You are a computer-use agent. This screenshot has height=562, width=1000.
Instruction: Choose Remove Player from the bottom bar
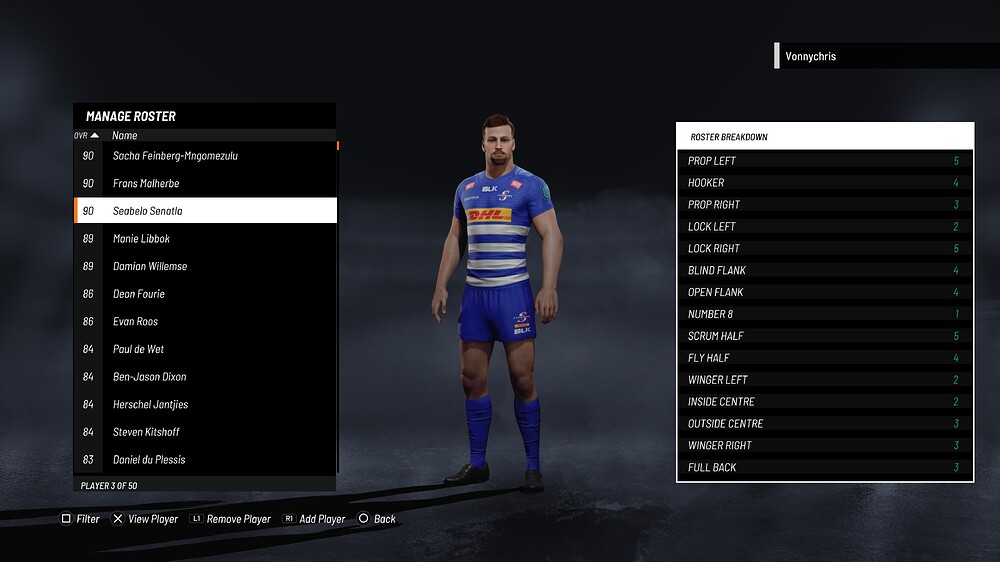[x=230, y=519]
